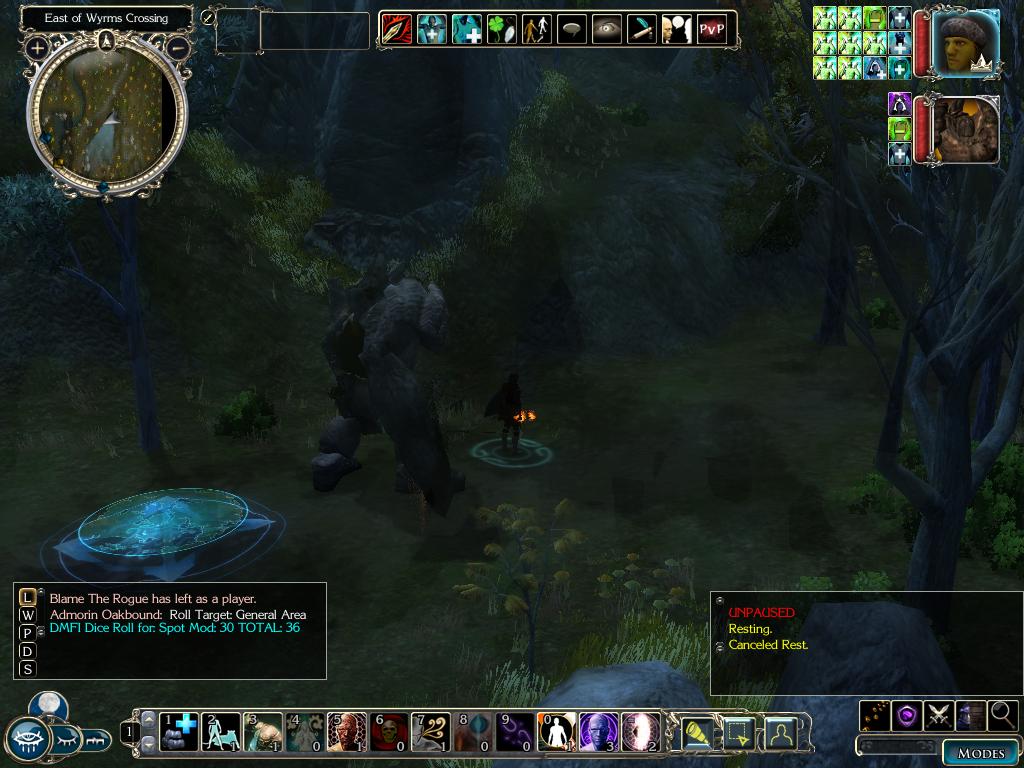The image size is (1024, 768).
Task: Activate the four-leaf clover icon
Action: pos(502,29)
